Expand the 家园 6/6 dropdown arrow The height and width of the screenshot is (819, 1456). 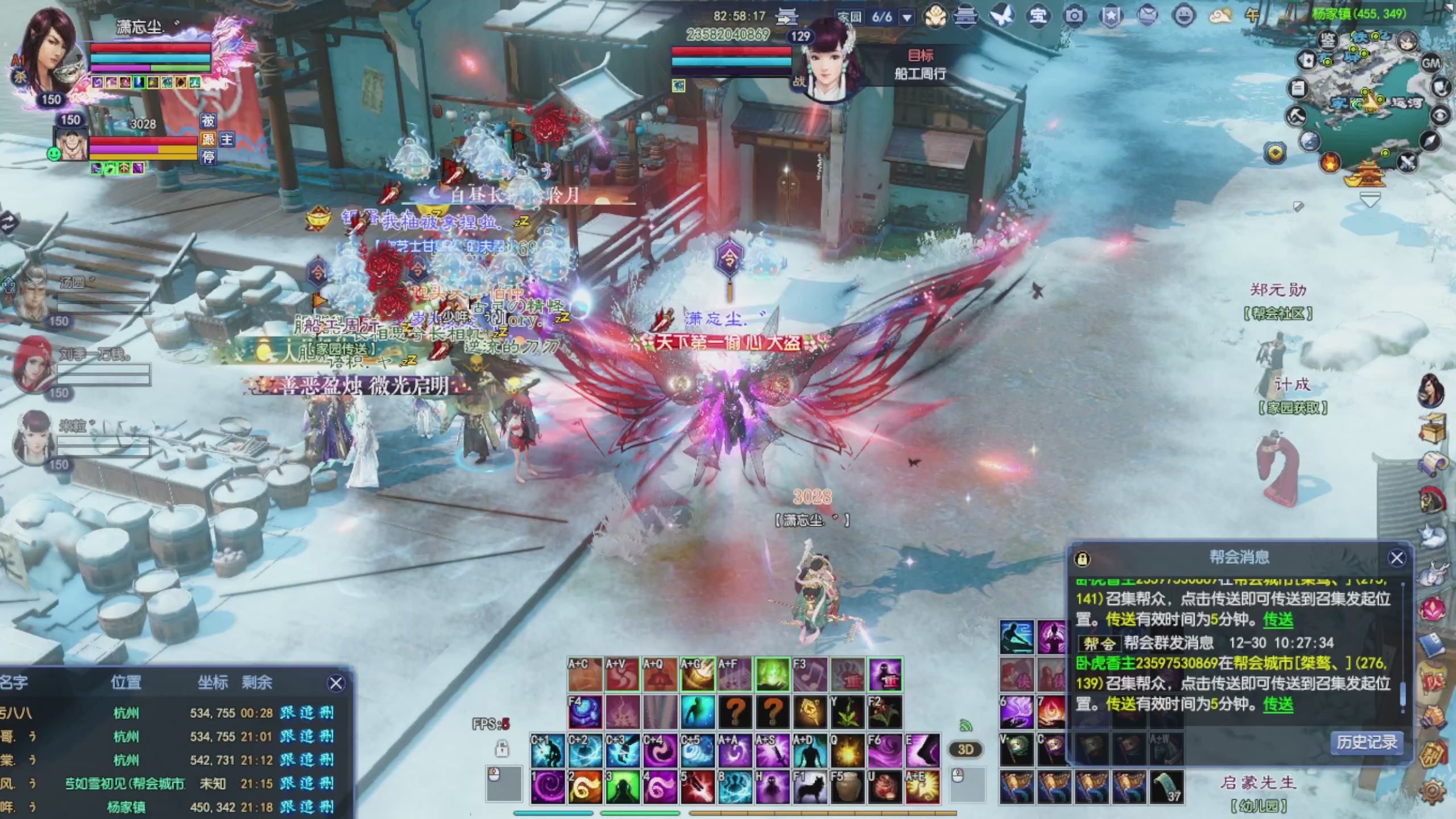(x=908, y=17)
